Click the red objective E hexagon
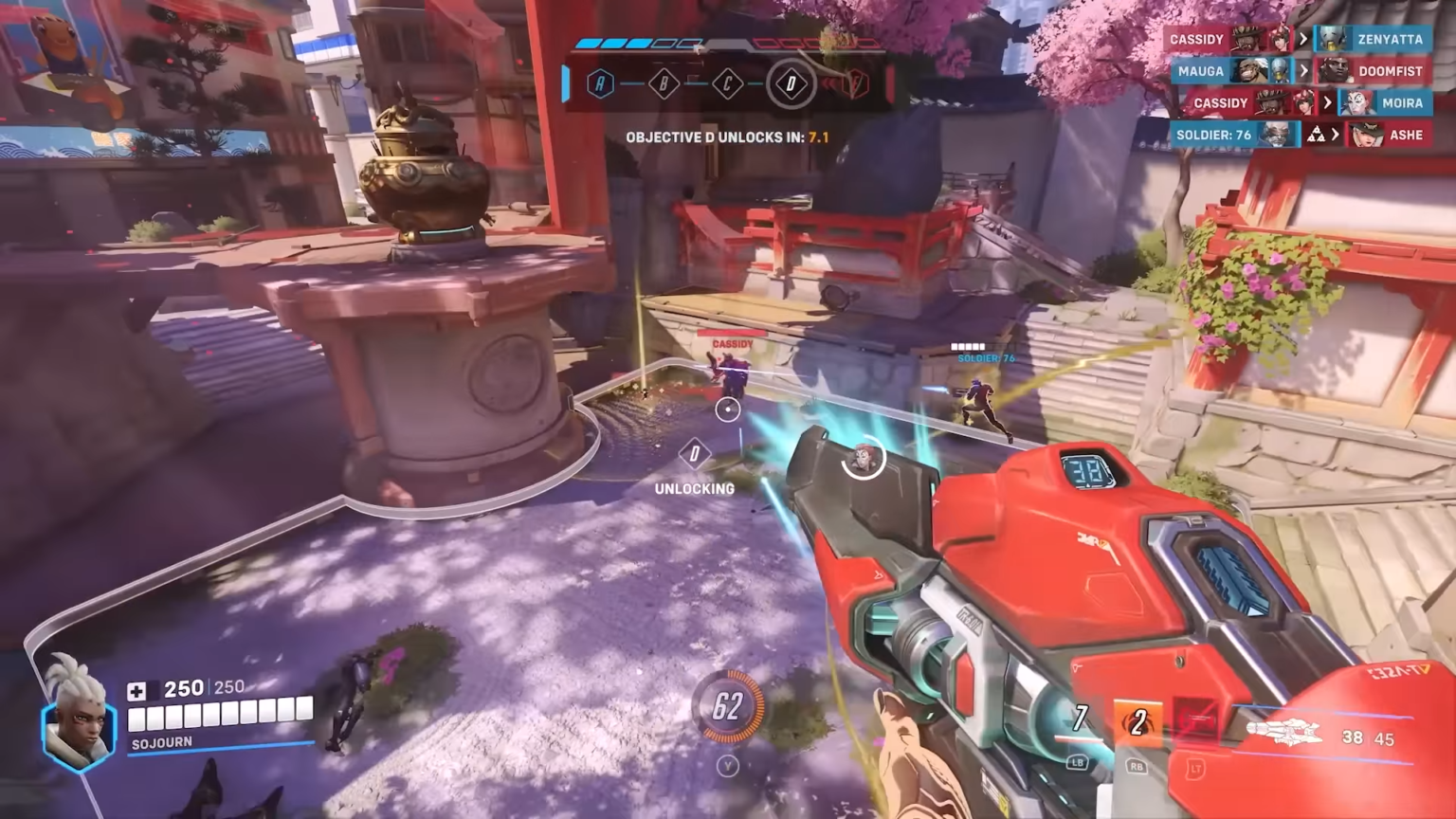This screenshot has height=819, width=1456. [x=855, y=84]
